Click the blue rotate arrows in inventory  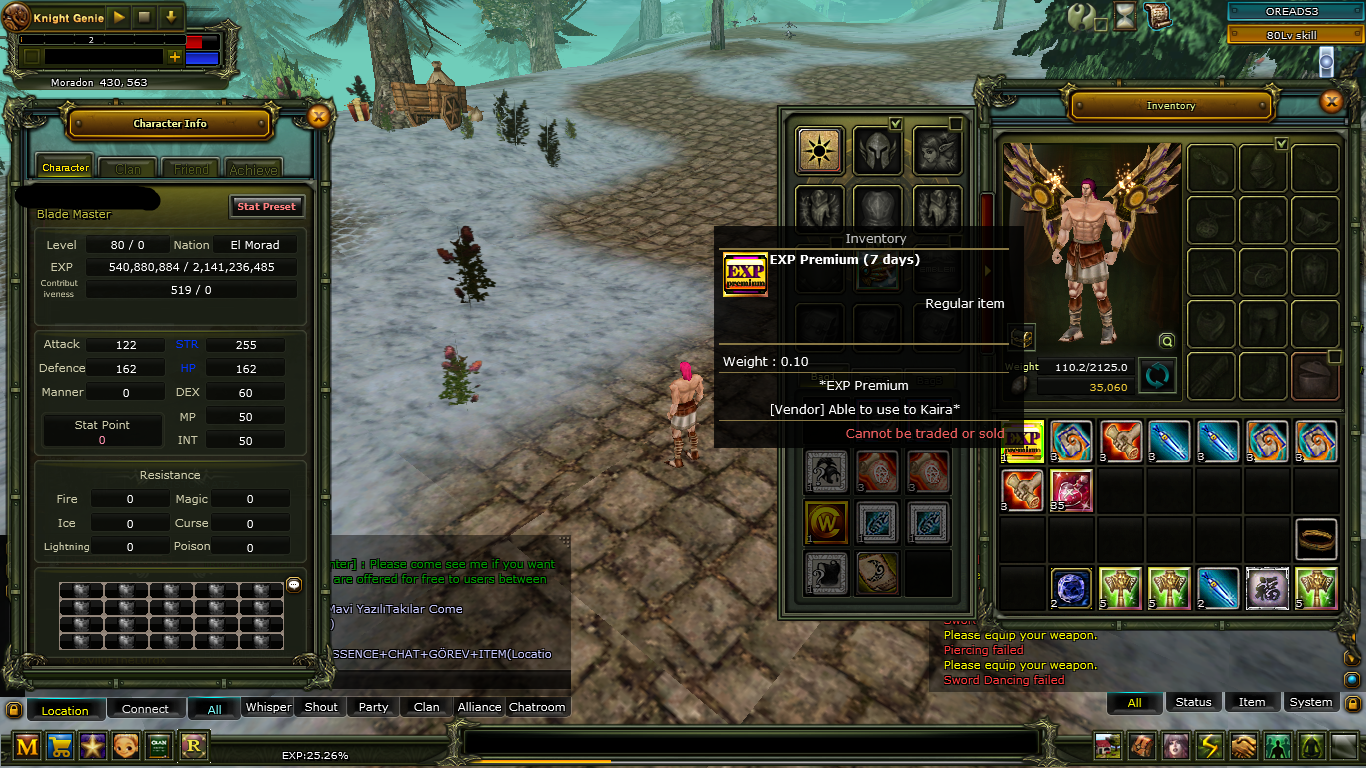pos(1157,375)
